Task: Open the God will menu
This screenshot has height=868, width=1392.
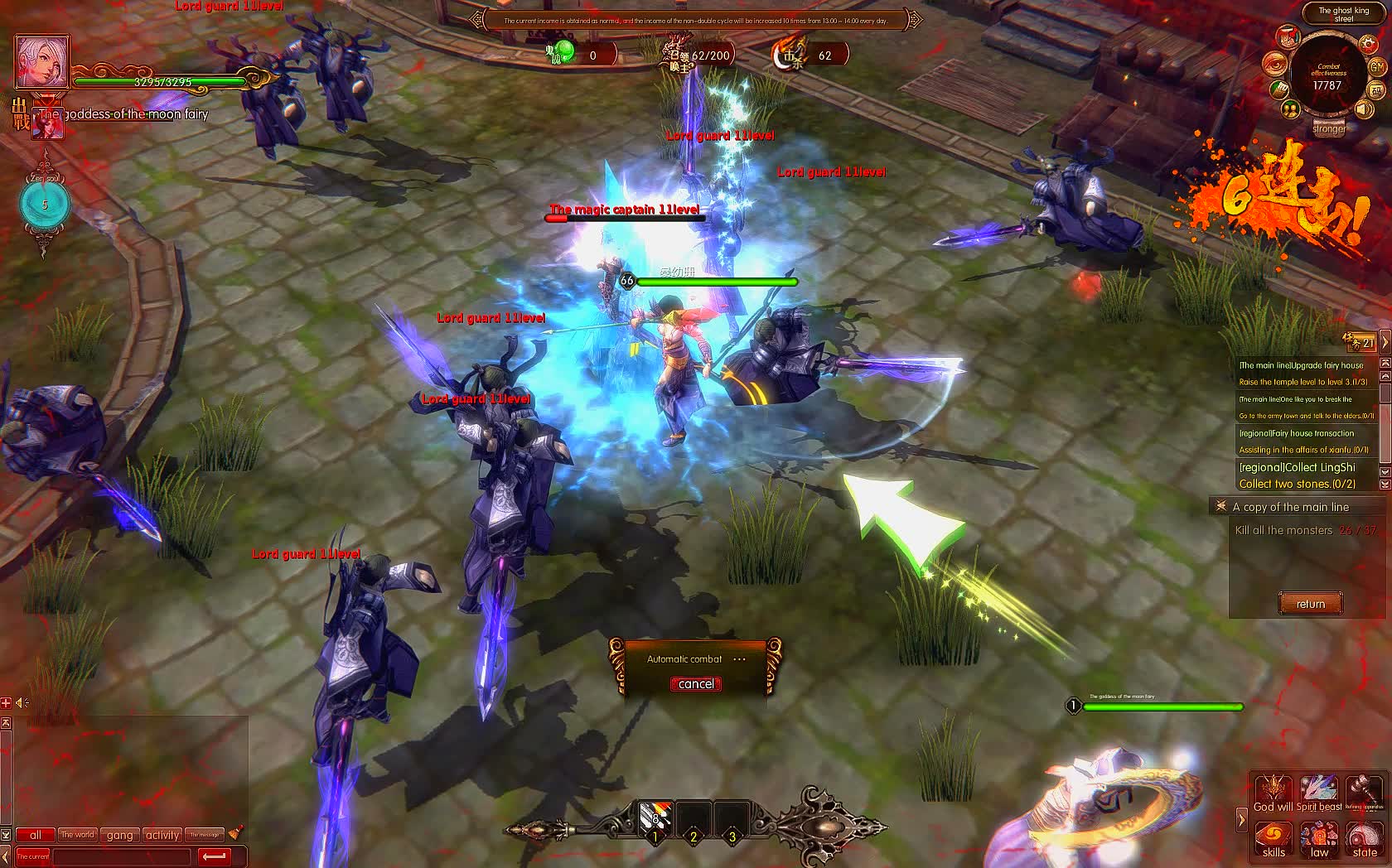Action: pos(1274,793)
